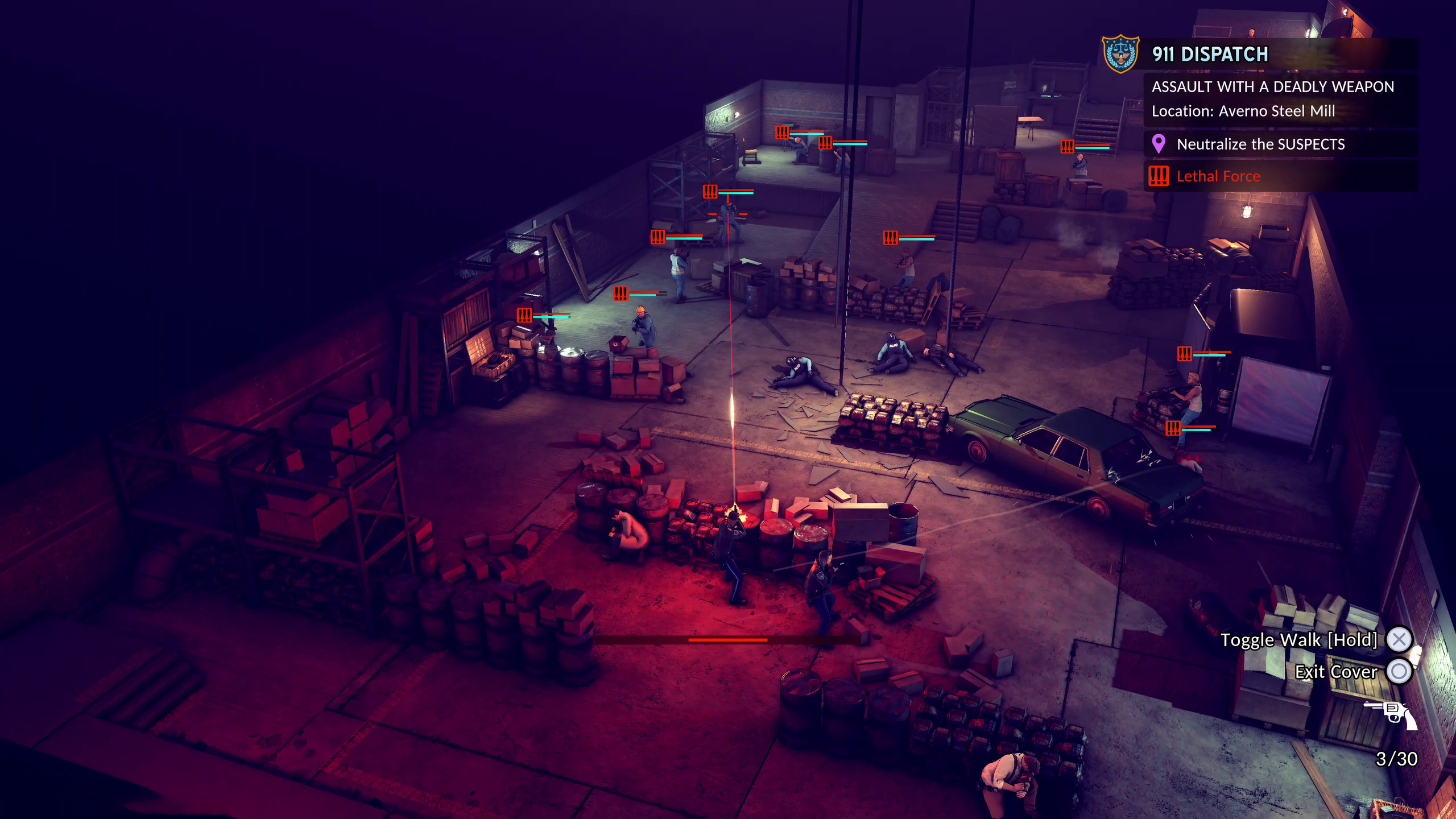Click the 911 Dispatch badge icon
The height and width of the screenshot is (819, 1456).
(x=1120, y=54)
